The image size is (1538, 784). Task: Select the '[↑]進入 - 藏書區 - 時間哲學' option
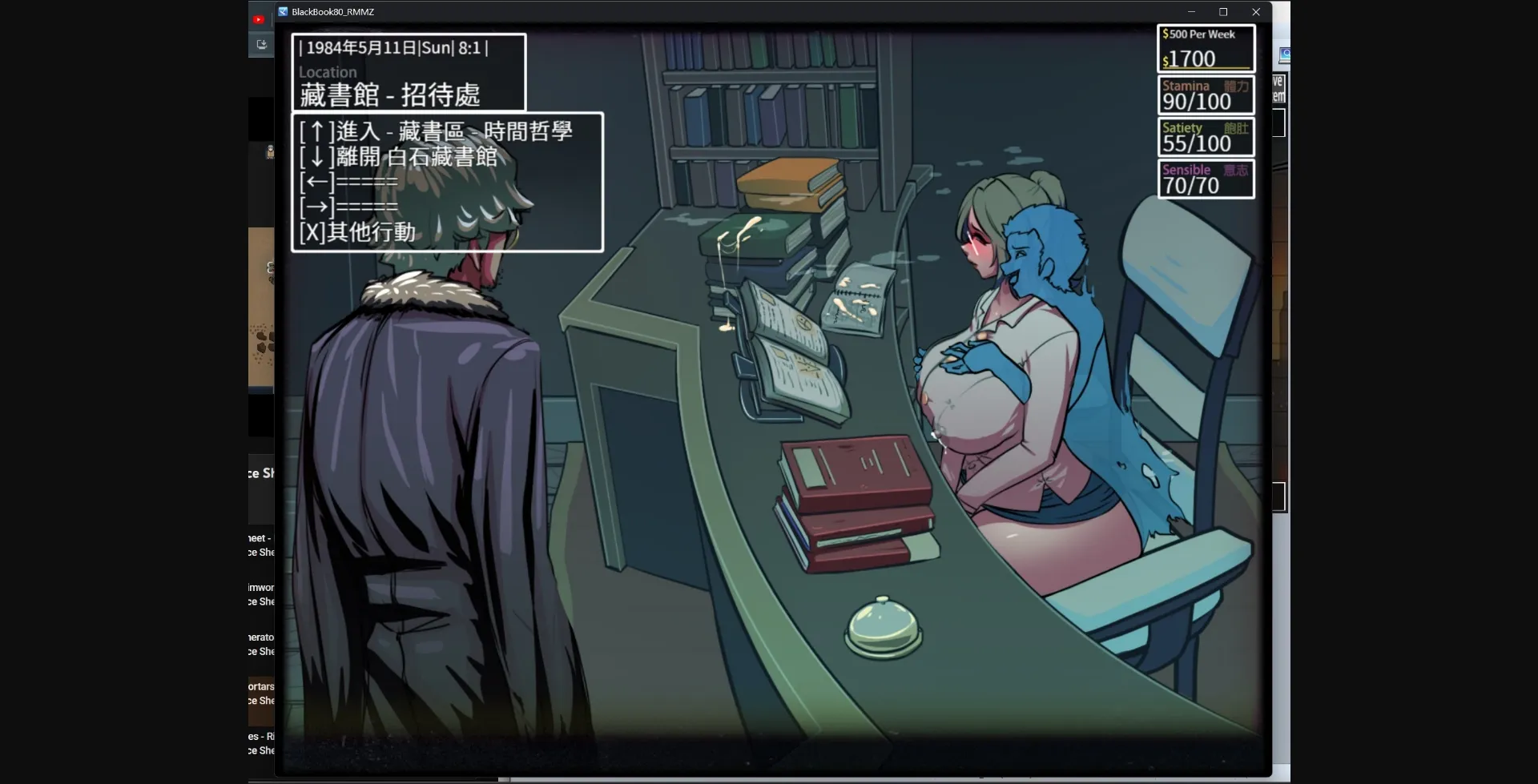[x=436, y=131]
